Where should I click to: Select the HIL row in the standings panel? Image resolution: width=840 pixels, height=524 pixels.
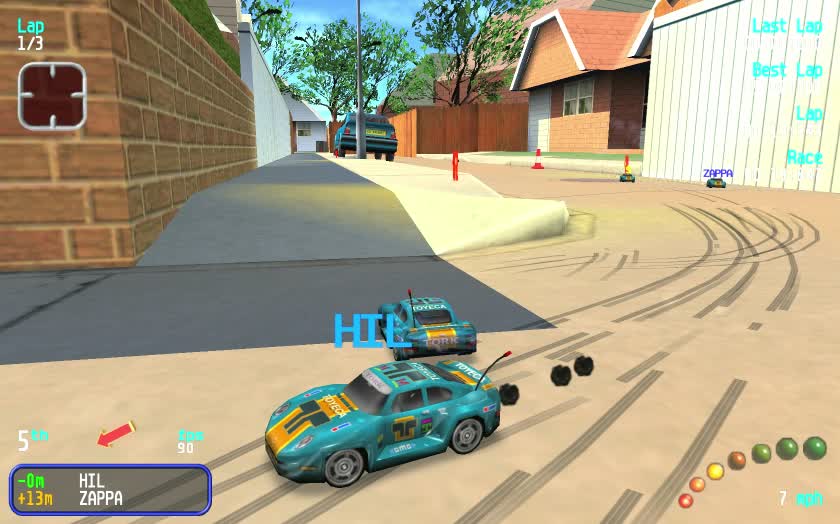coord(109,481)
